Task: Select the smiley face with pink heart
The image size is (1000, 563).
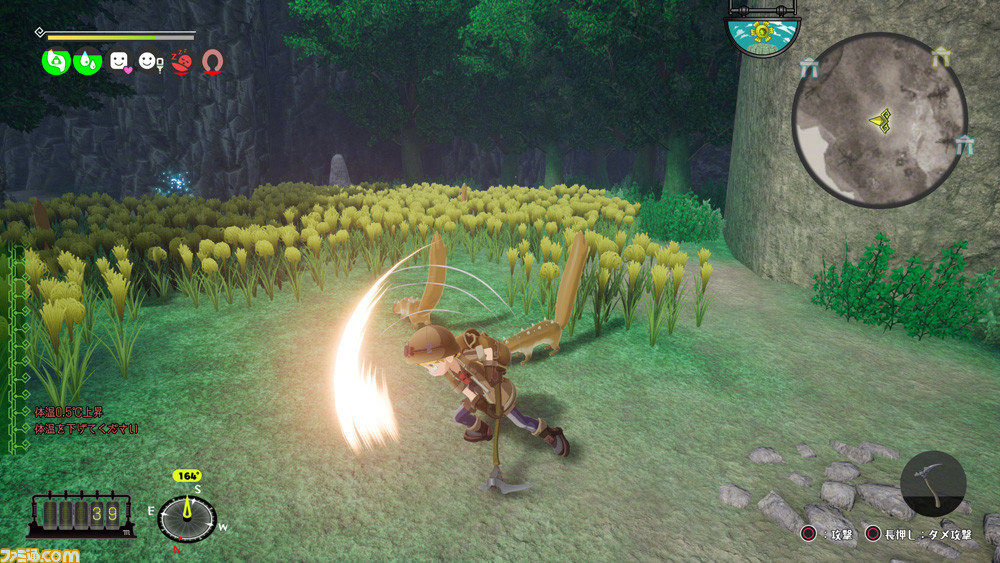Action: 120,62
